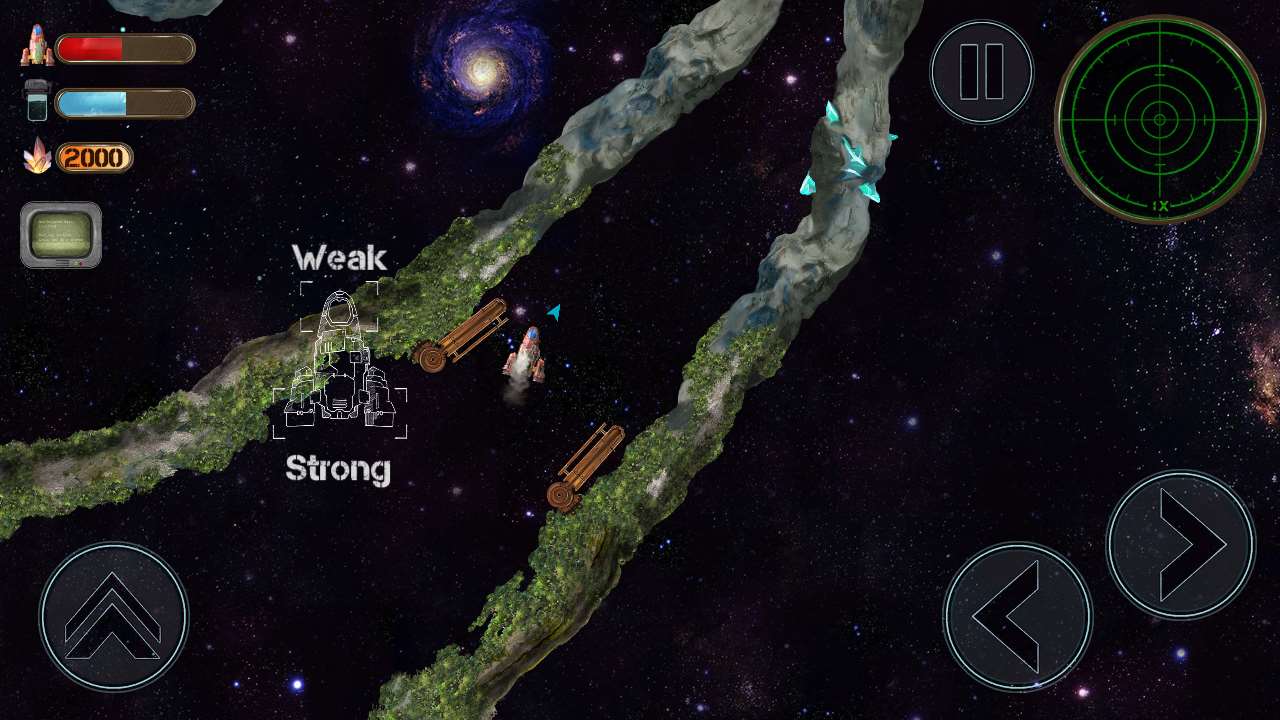
Task: Click the Strong label below the ship blueprint
Action: [x=338, y=467]
